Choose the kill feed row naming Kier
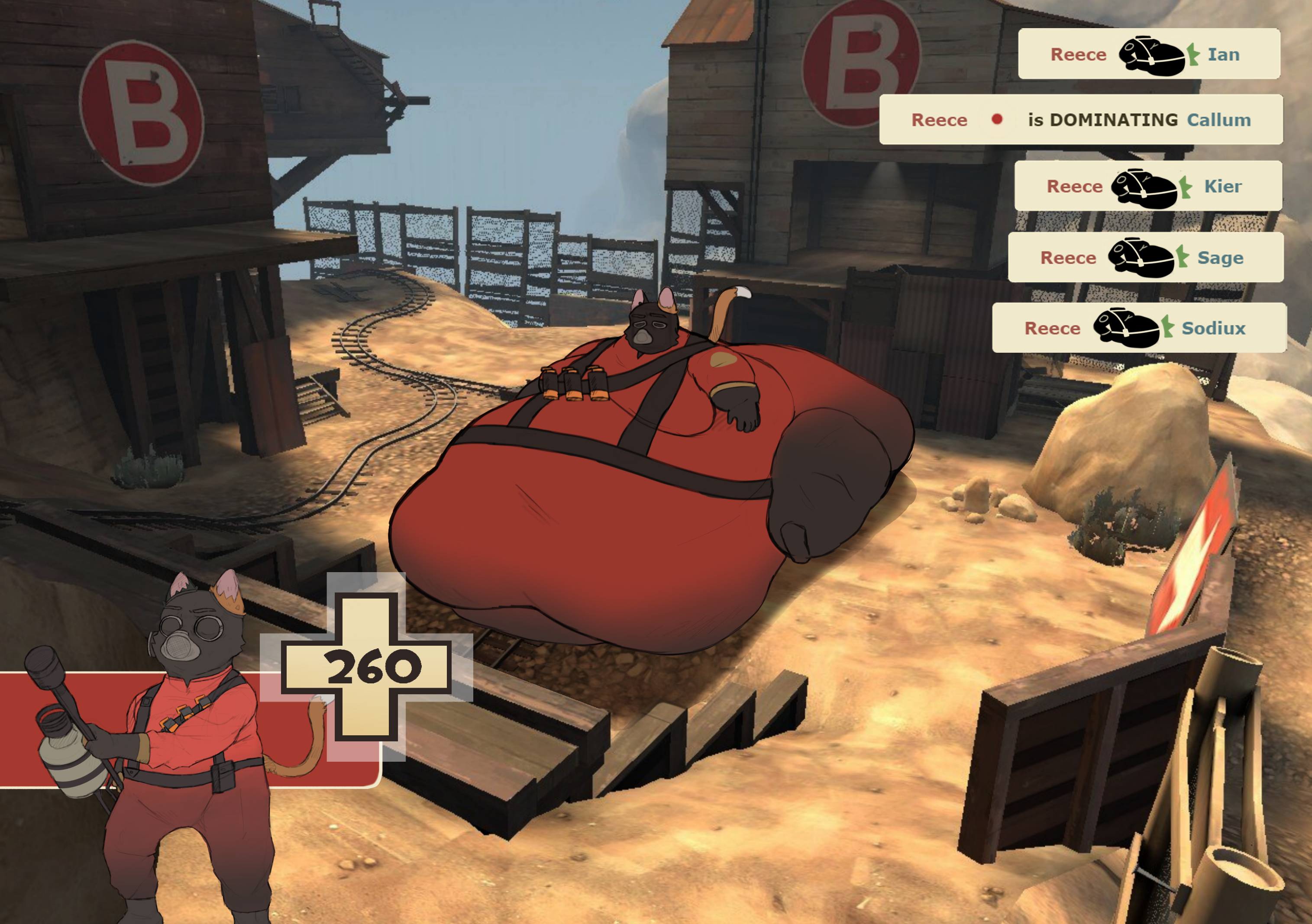This screenshot has width=1312, height=924. pyautogui.click(x=1147, y=186)
